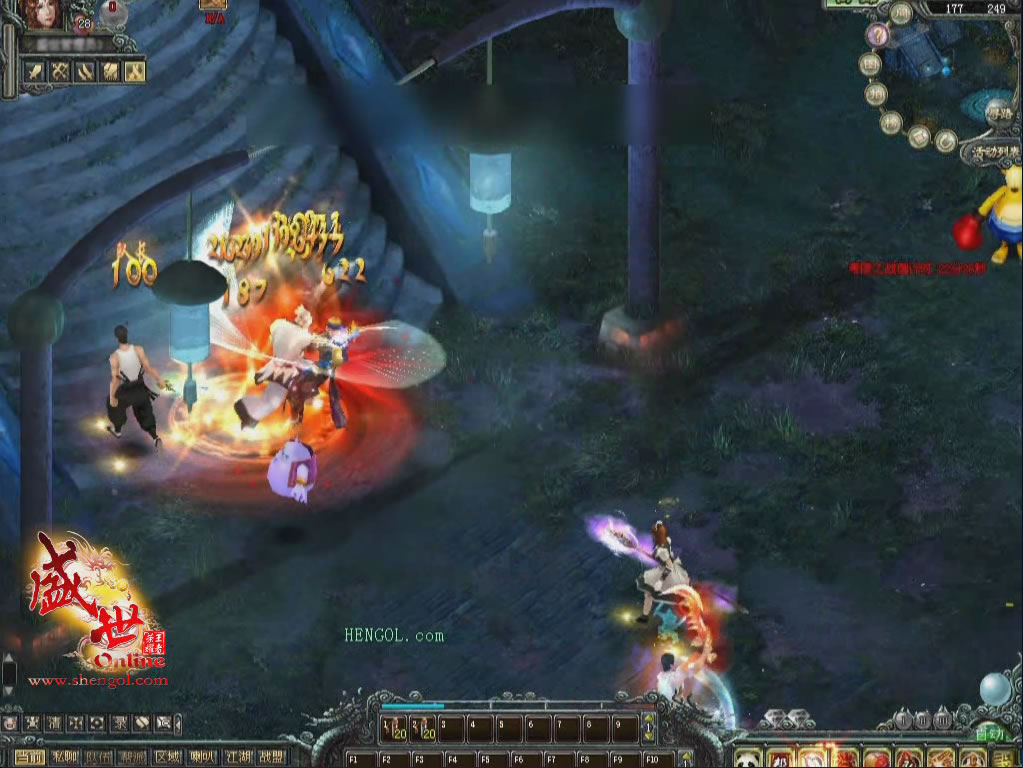Select the empty F1 skill slot
This screenshot has width=1023, height=768.
click(358, 759)
